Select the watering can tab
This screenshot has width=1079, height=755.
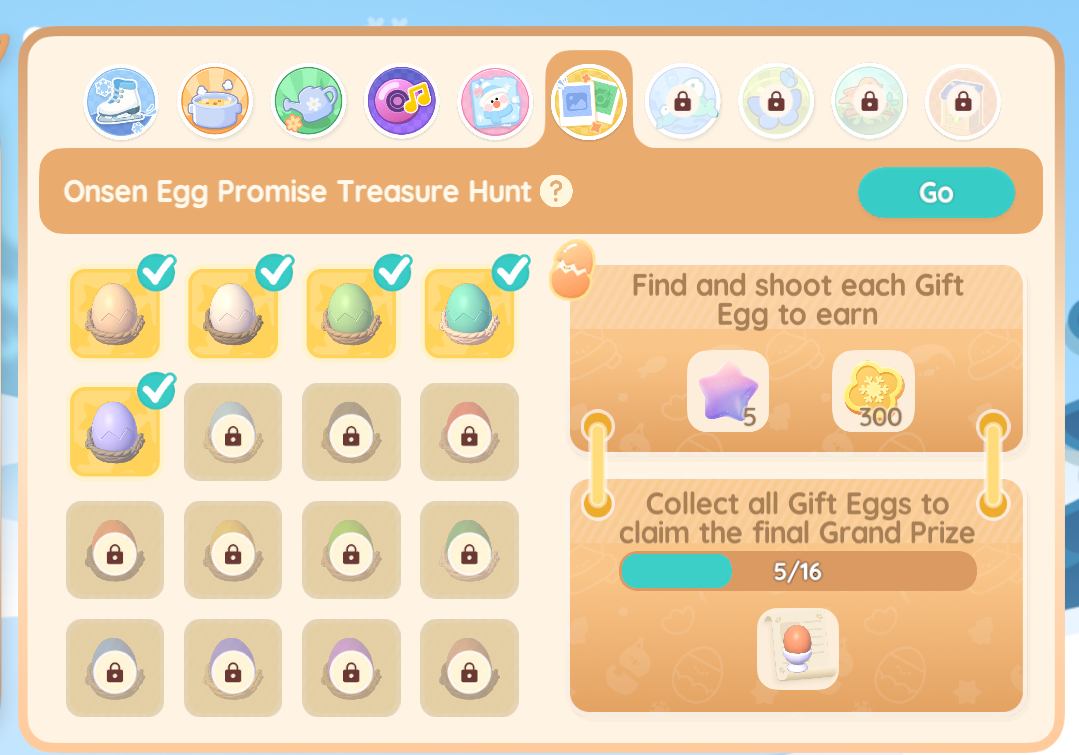[x=309, y=102]
